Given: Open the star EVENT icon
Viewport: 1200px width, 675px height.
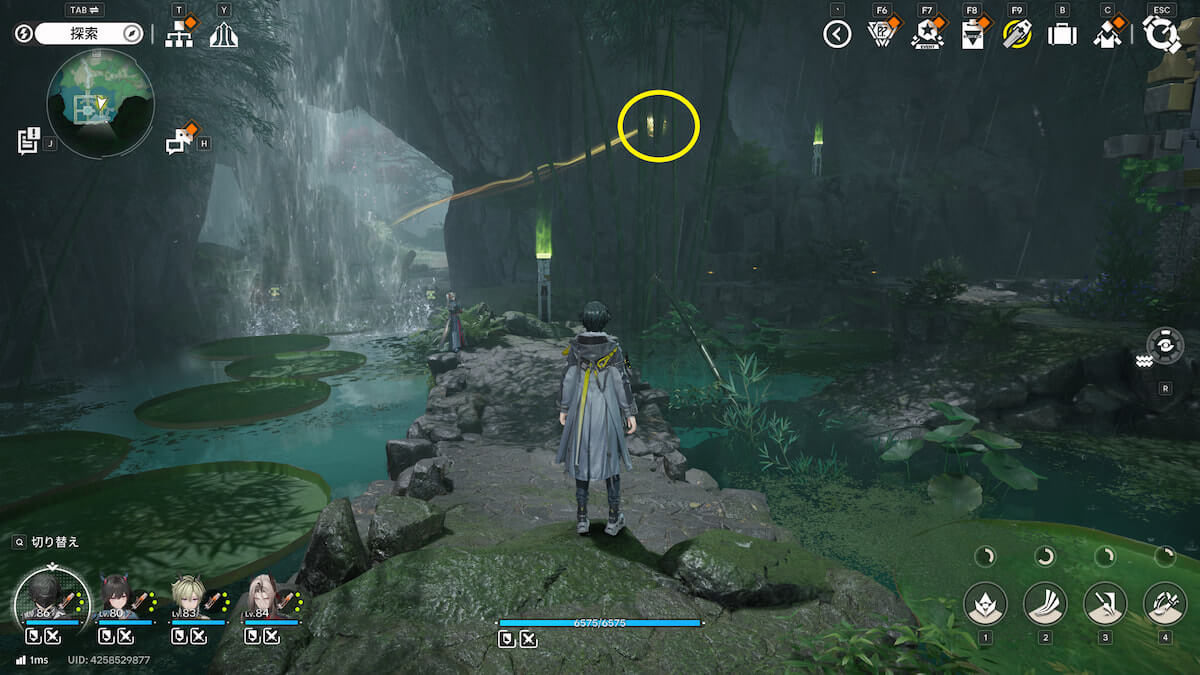Looking at the screenshot, I should (927, 34).
